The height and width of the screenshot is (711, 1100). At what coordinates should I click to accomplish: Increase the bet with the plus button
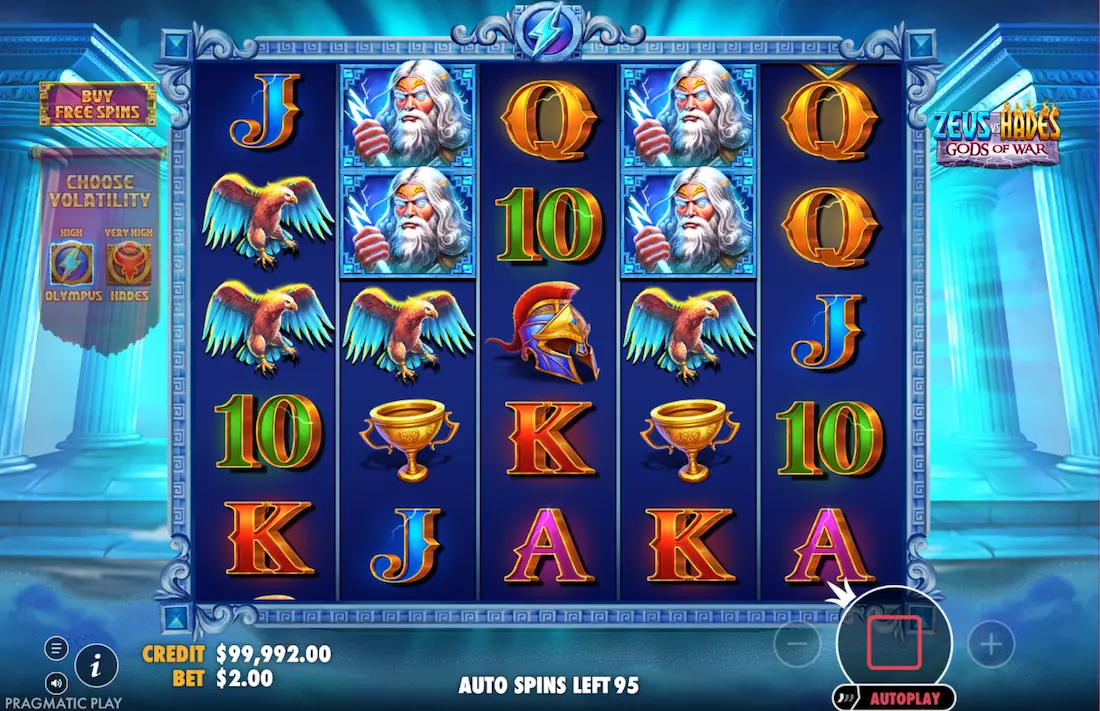pos(991,645)
